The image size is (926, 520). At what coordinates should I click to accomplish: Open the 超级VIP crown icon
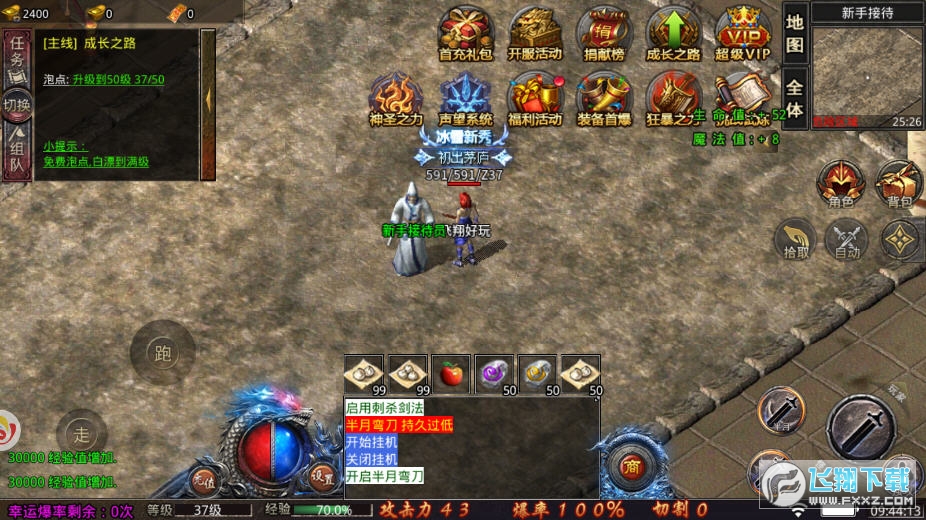coord(743,31)
